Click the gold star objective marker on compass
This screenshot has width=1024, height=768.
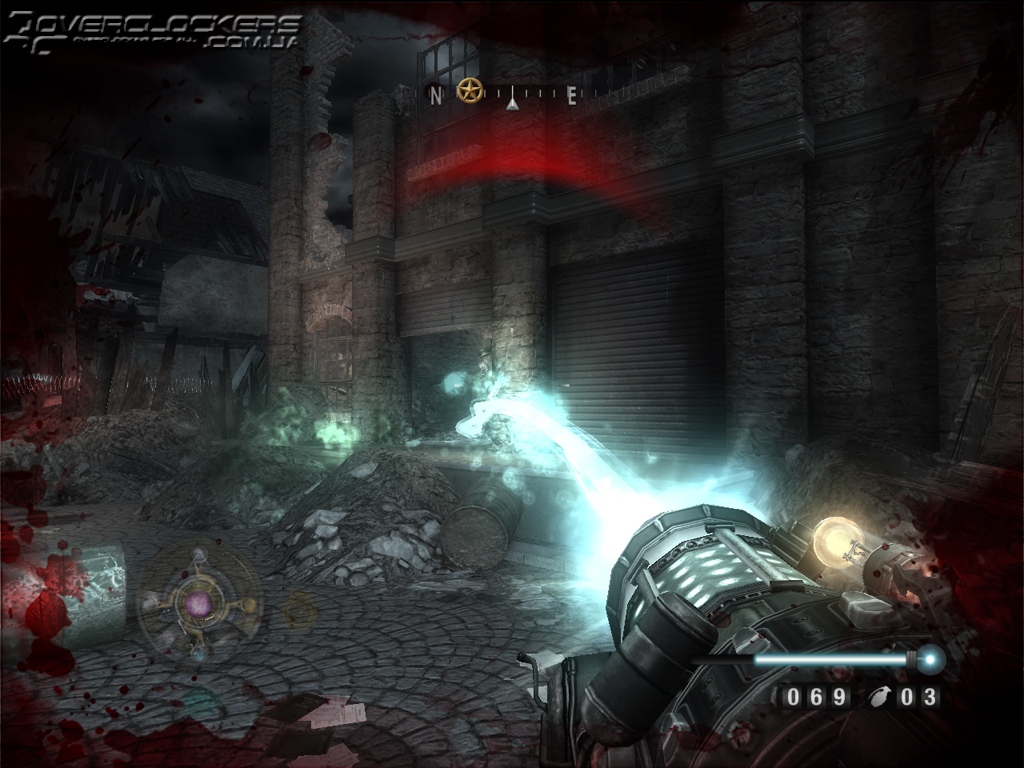click(x=470, y=92)
